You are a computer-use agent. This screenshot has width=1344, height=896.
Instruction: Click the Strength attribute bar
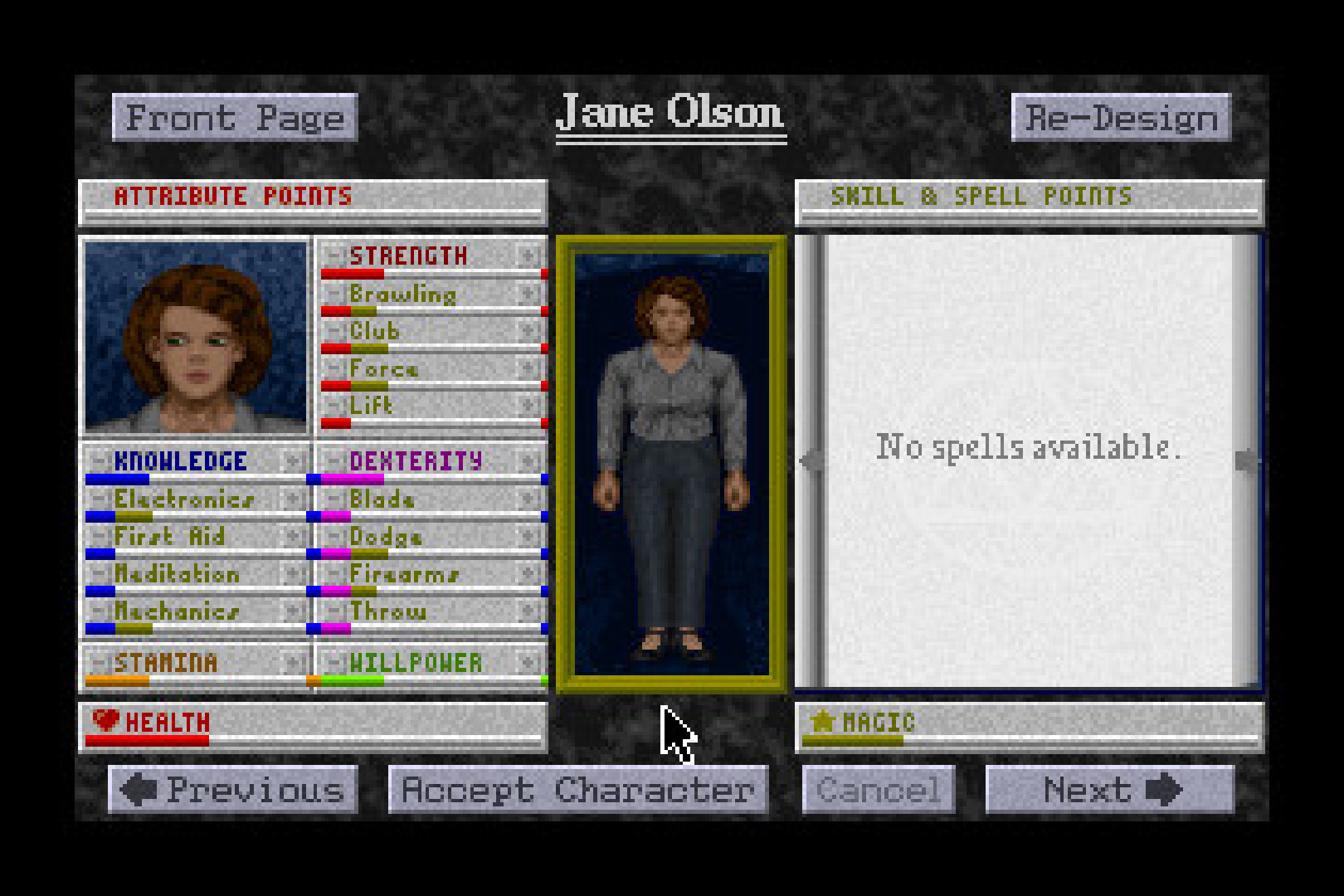(431, 272)
